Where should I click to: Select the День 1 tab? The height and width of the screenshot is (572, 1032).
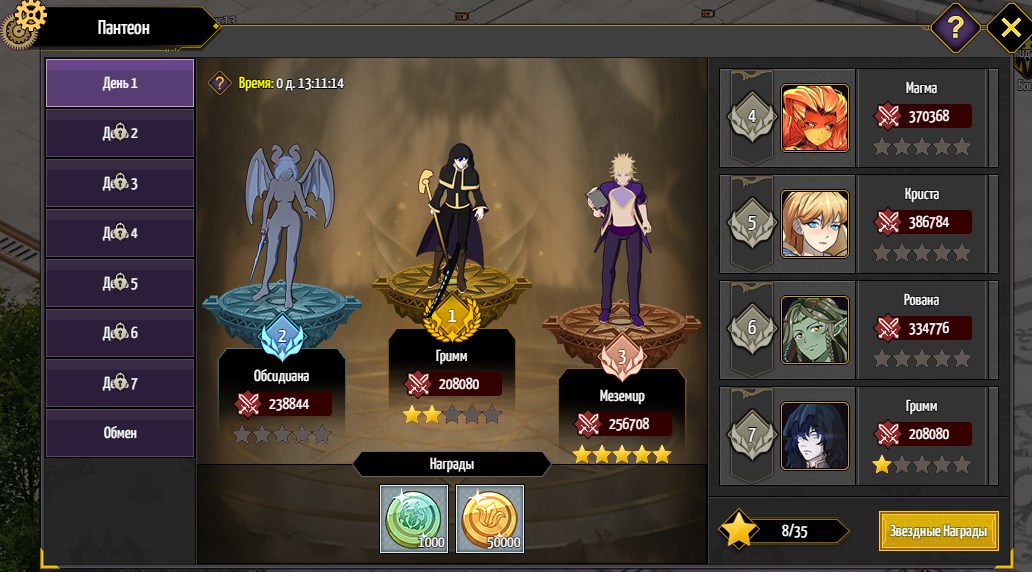pos(119,83)
